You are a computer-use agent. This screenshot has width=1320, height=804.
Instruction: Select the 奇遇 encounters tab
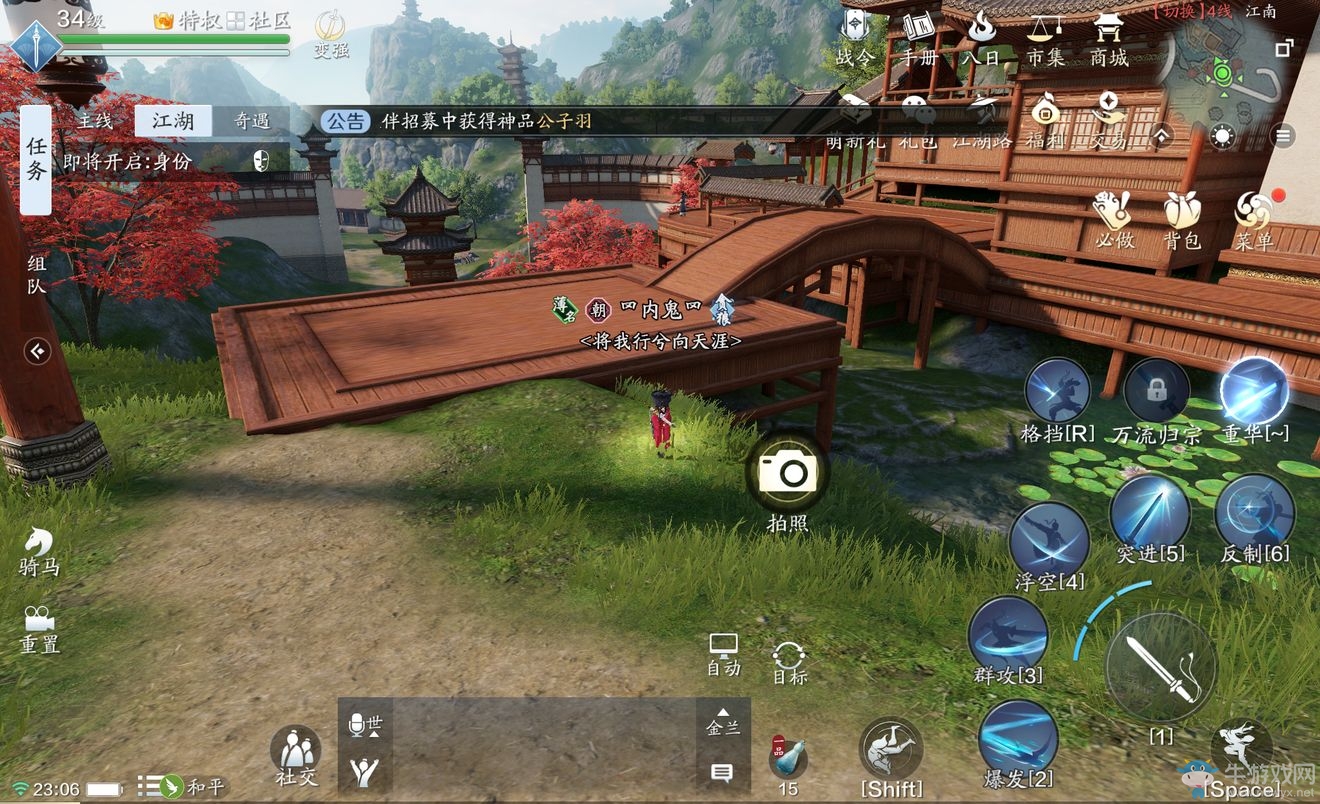click(251, 121)
